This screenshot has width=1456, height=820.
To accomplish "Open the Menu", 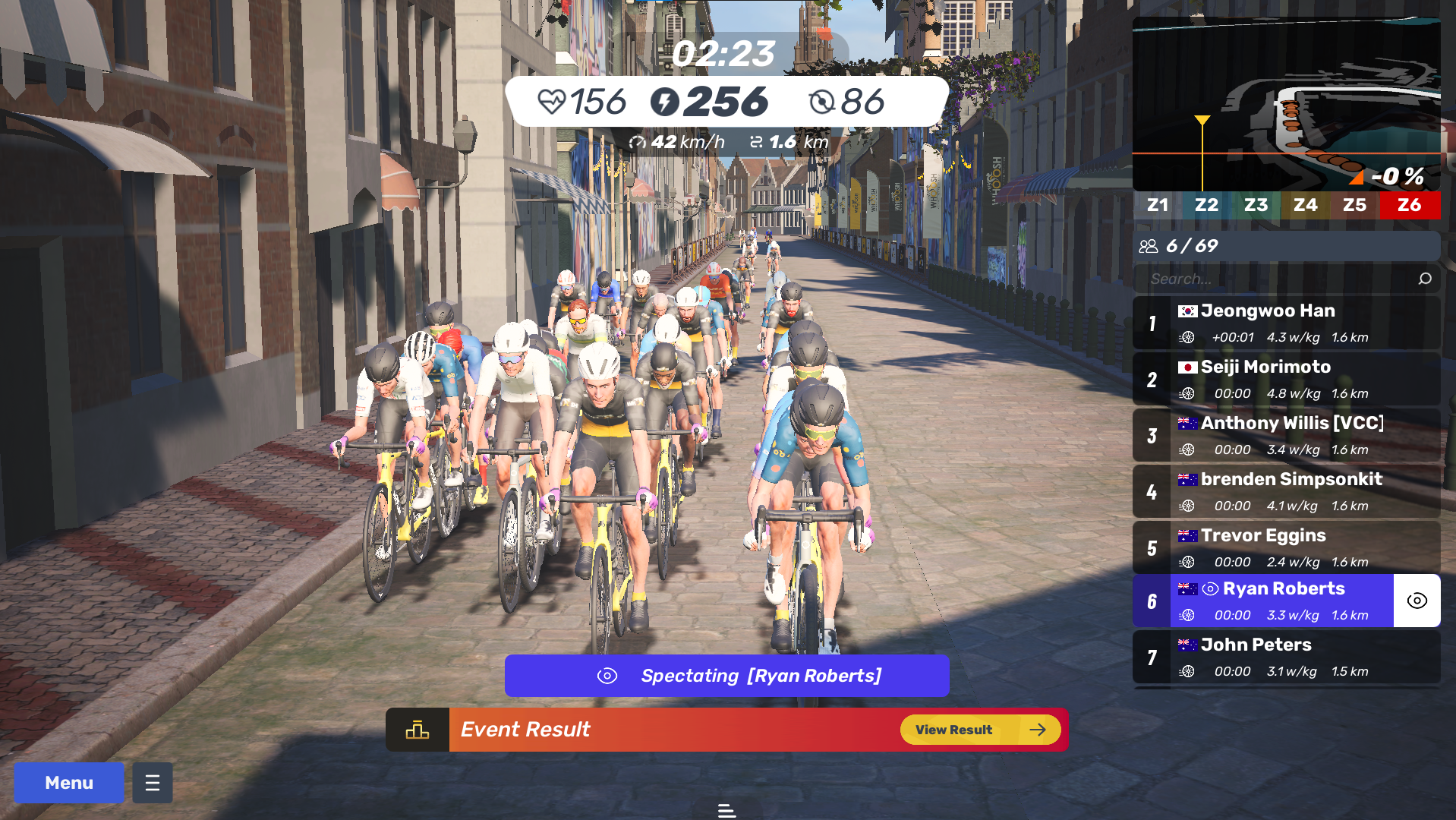I will [x=68, y=782].
